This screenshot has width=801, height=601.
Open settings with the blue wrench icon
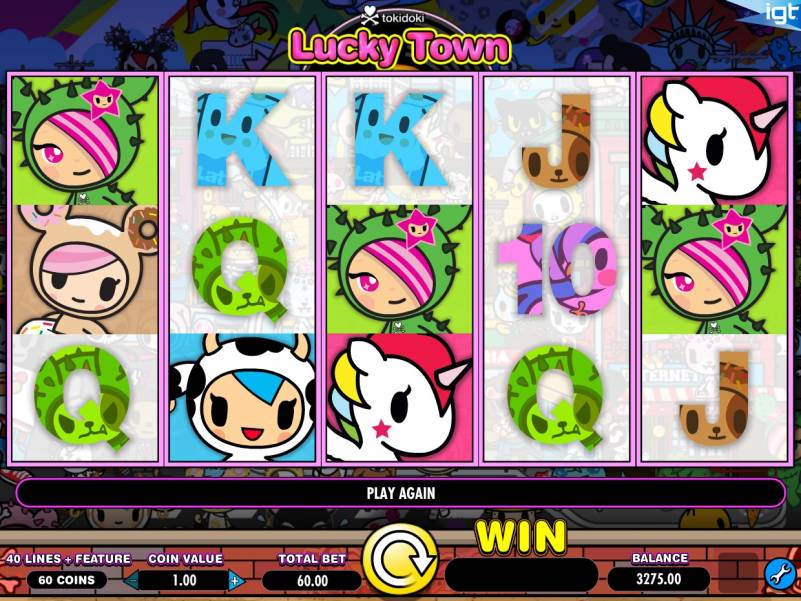click(x=779, y=574)
